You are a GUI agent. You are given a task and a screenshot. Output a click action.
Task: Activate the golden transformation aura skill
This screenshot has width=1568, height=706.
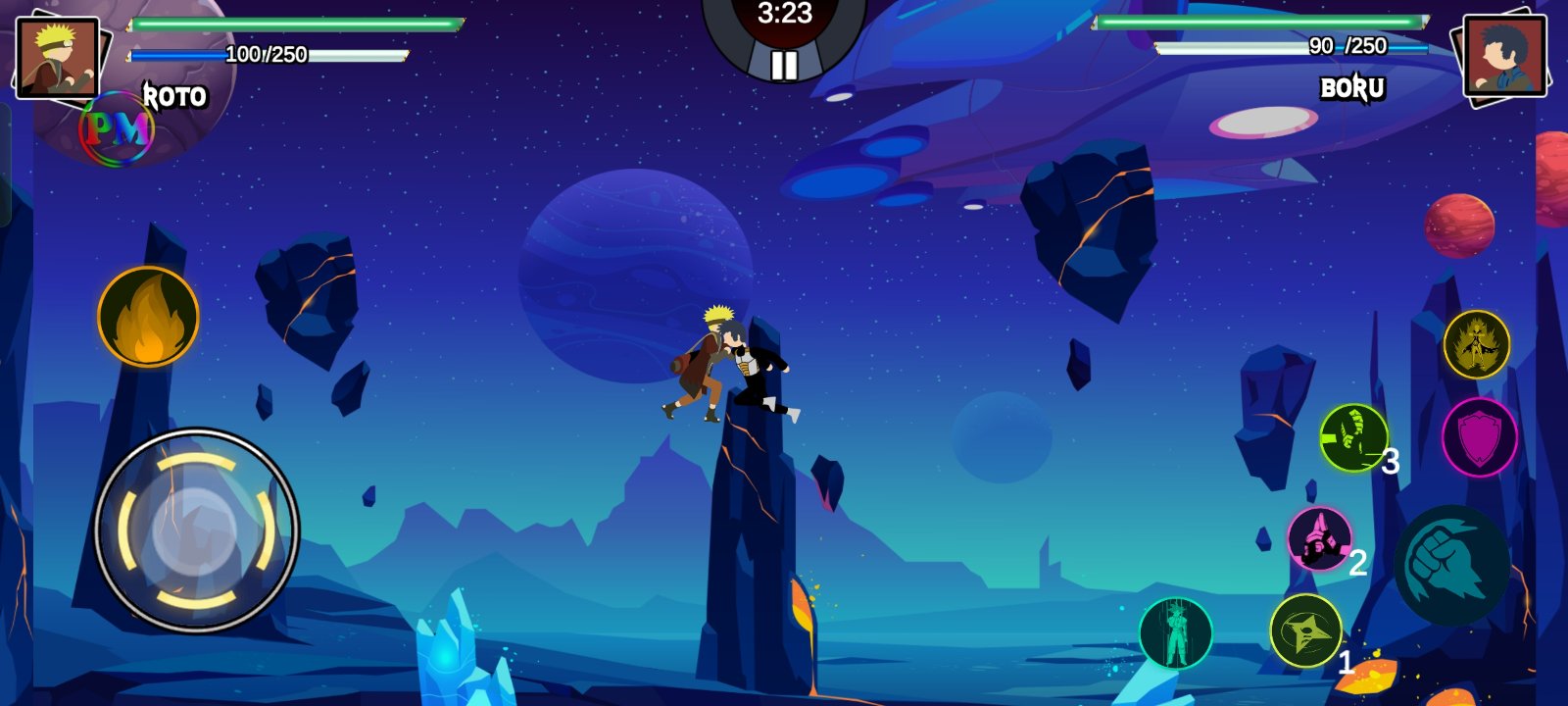(x=1476, y=344)
